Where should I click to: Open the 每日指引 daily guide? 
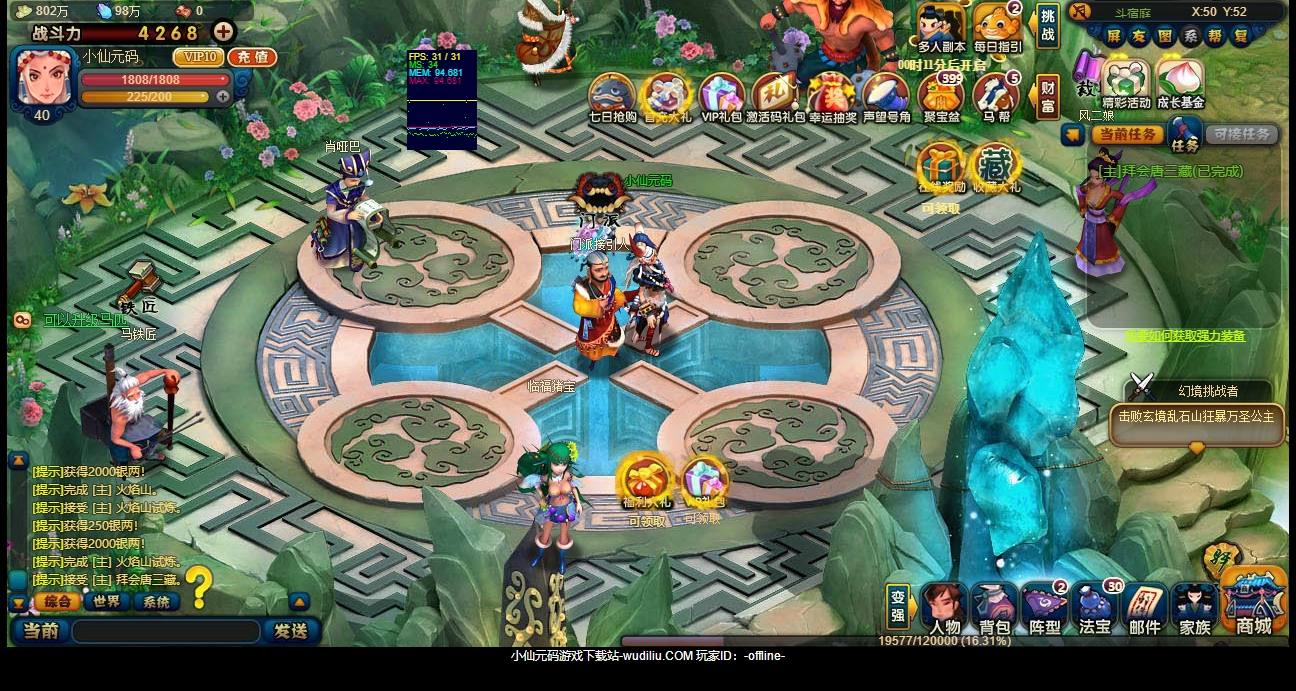997,27
